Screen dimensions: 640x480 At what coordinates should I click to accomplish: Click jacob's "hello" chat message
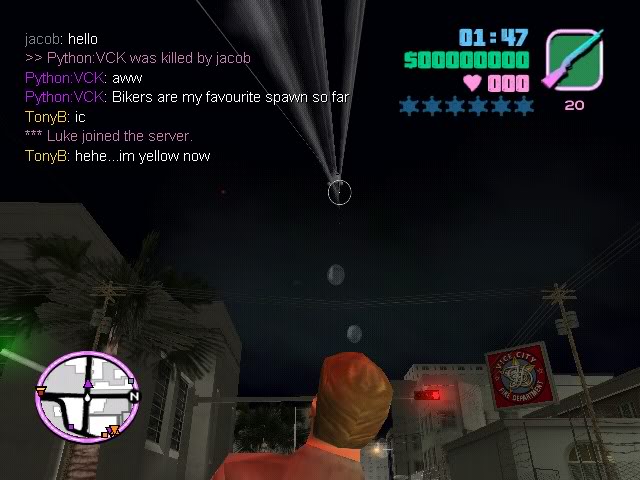coord(62,39)
